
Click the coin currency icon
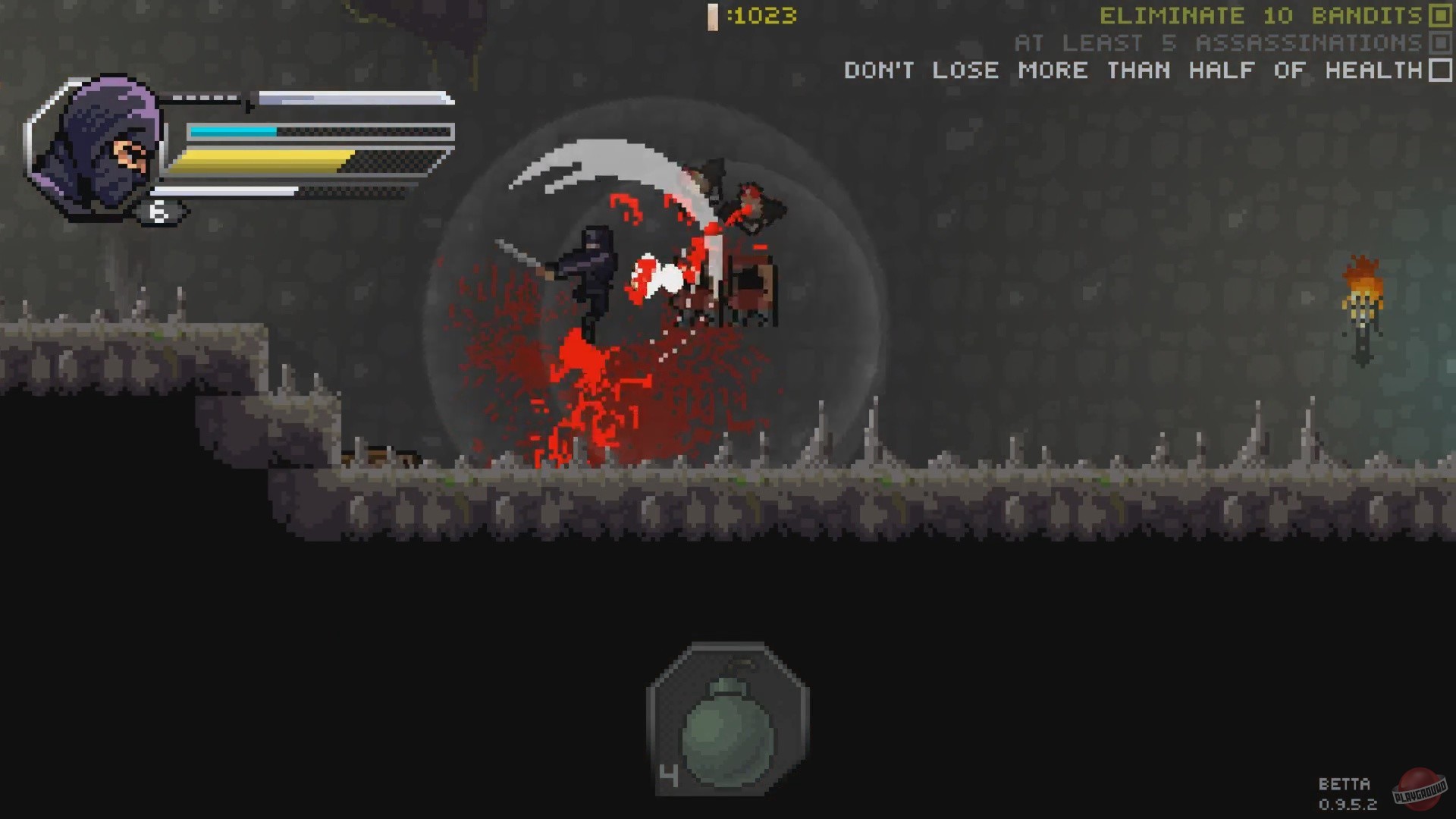[x=711, y=17]
